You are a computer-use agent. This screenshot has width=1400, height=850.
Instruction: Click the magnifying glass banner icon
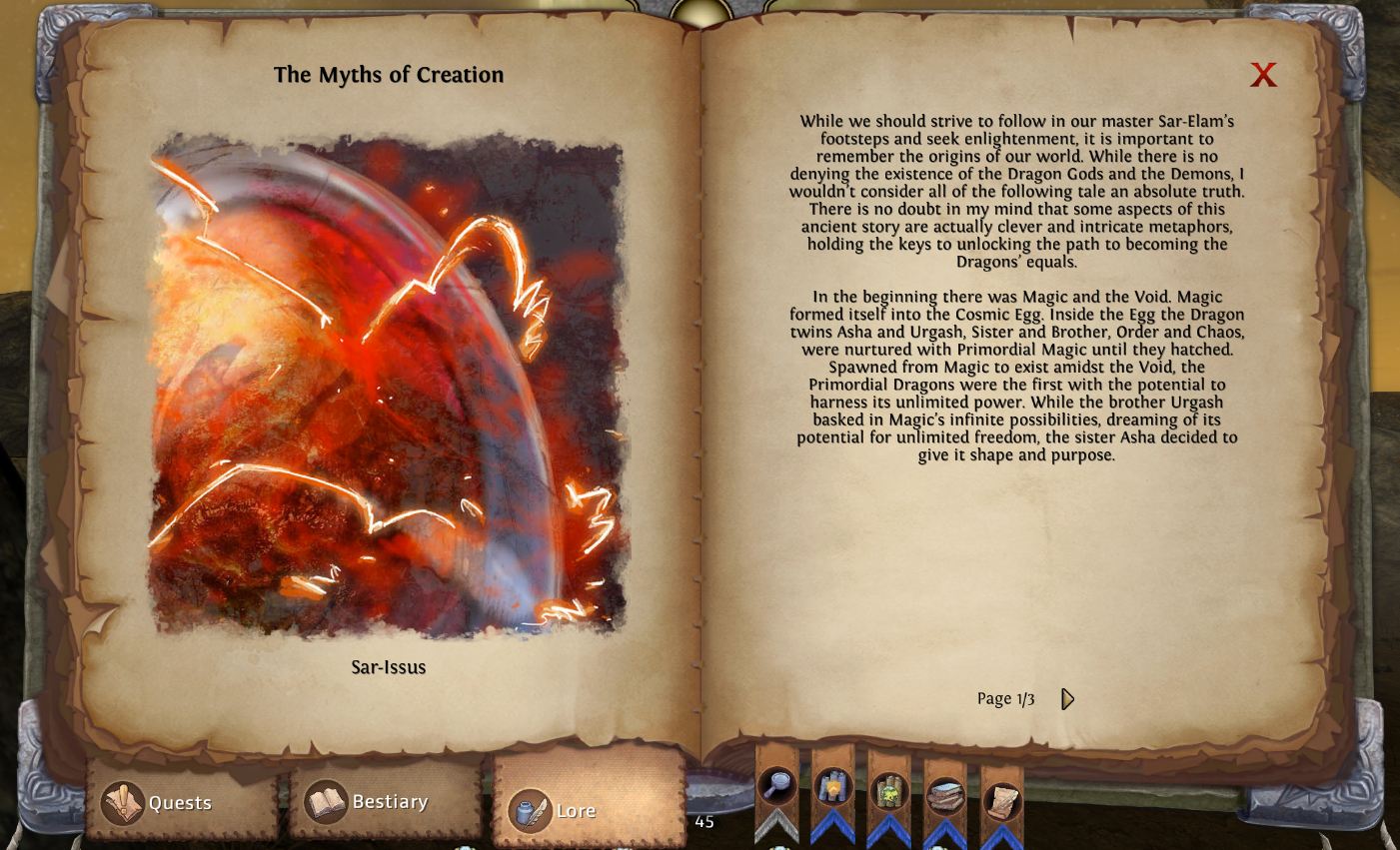776,788
